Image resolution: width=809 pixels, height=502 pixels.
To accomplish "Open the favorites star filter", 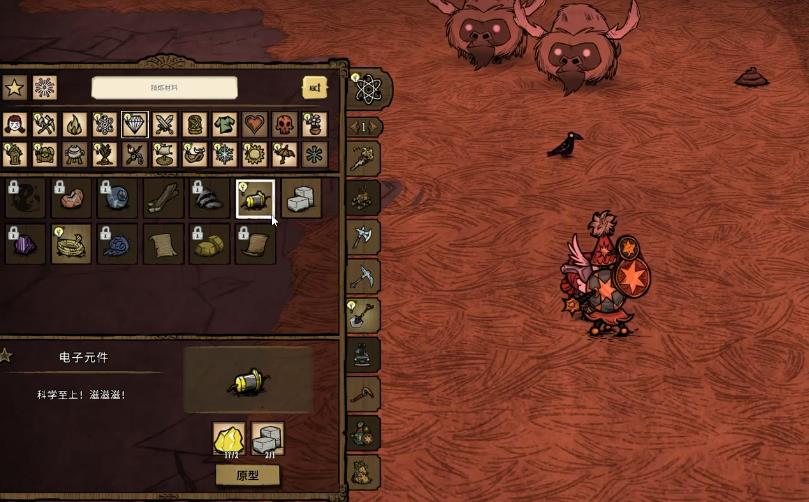I will 14,88.
